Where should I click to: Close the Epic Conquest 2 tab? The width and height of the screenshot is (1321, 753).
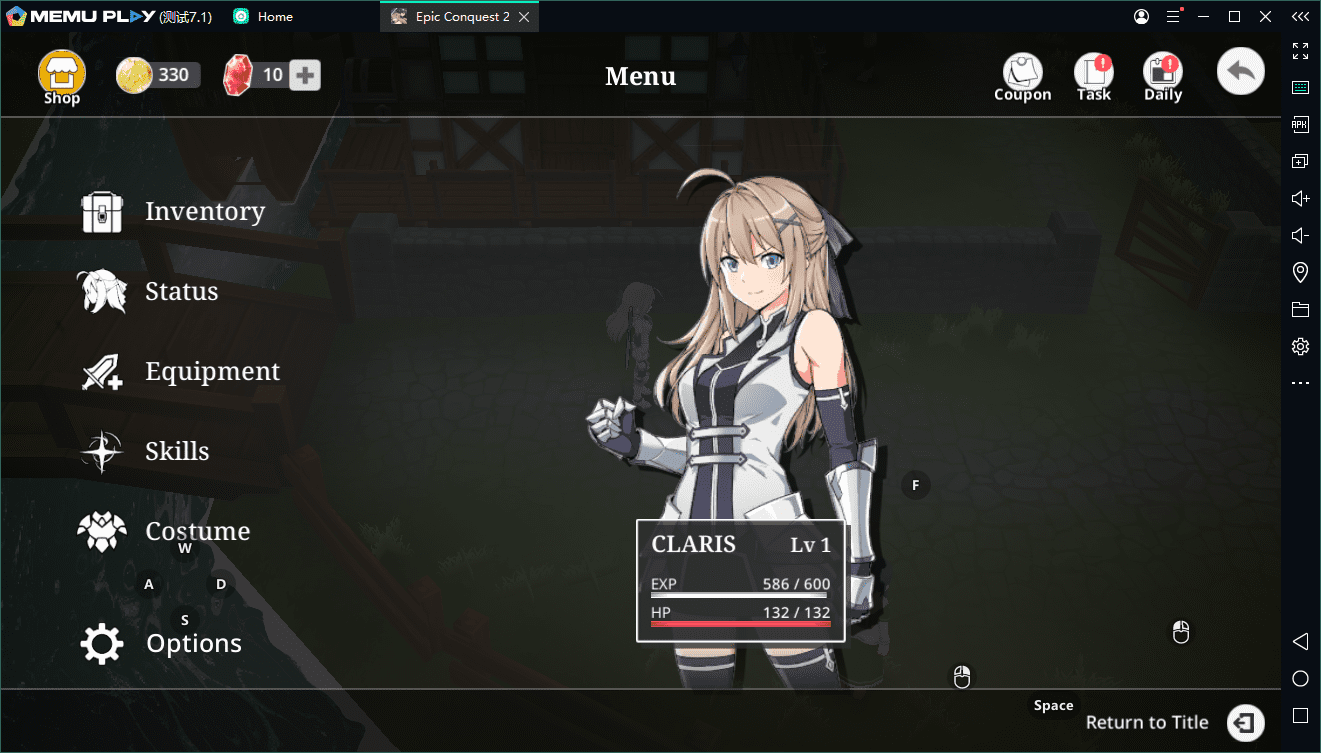(526, 17)
